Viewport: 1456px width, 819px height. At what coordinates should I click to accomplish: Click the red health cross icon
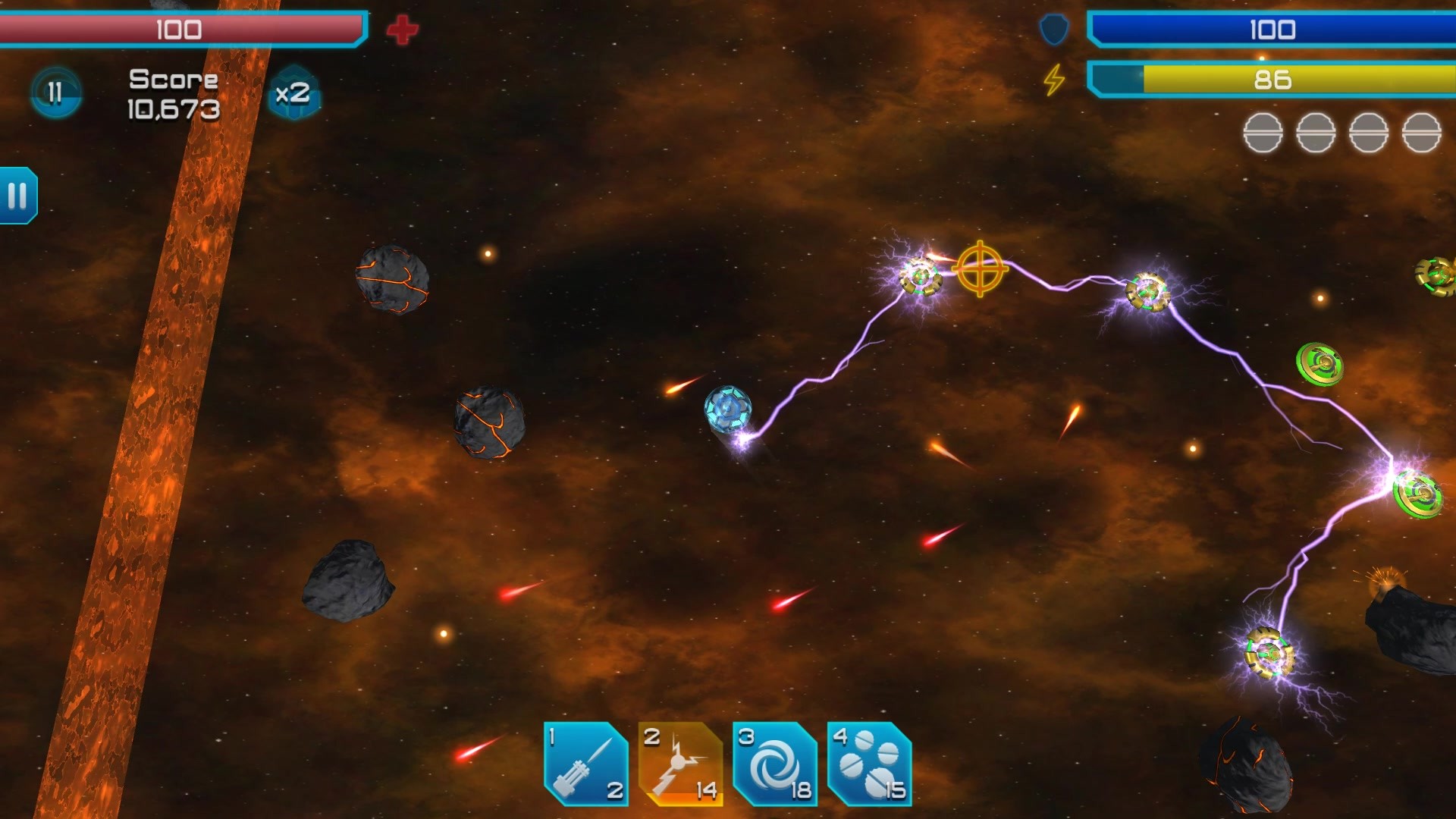[x=403, y=28]
